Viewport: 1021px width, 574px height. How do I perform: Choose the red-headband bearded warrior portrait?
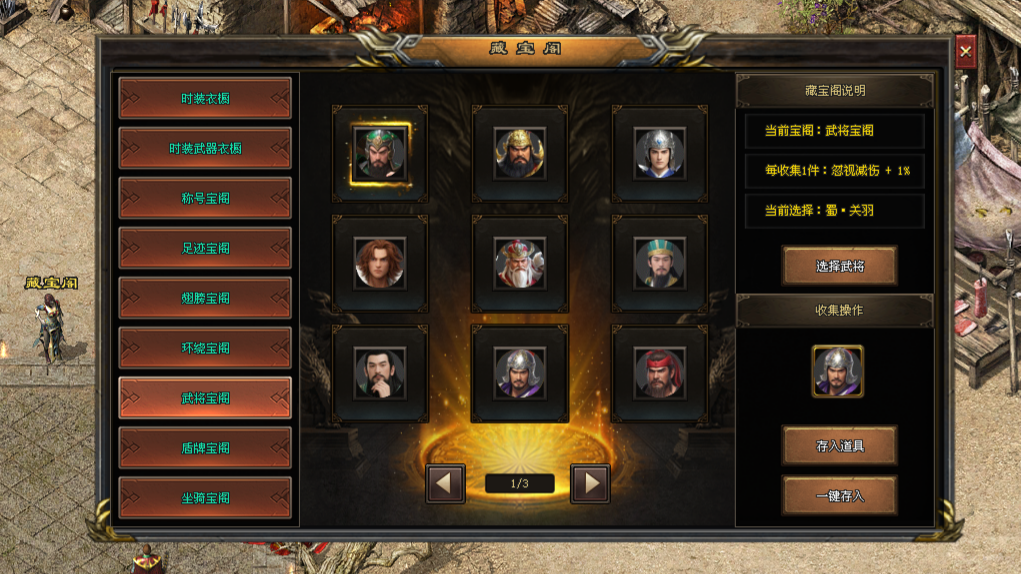(660, 374)
